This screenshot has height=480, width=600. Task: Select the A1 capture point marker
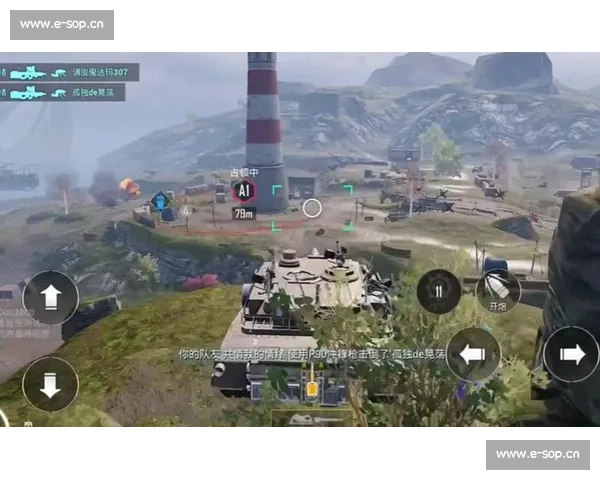pyautogui.click(x=243, y=191)
